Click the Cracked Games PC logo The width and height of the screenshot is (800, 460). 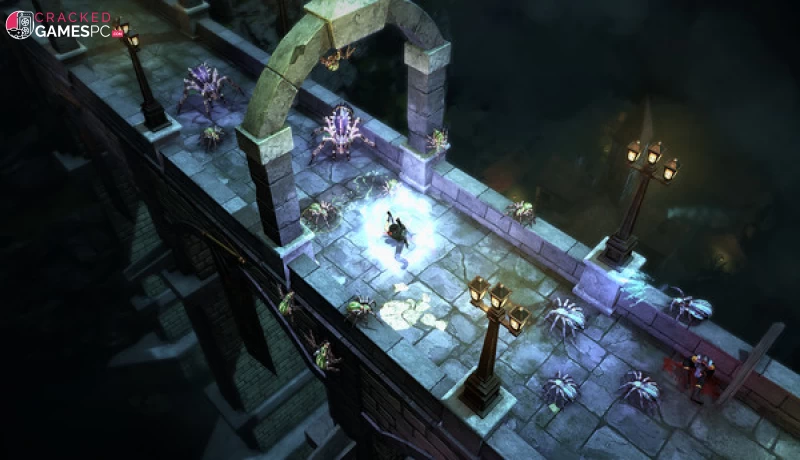point(62,24)
